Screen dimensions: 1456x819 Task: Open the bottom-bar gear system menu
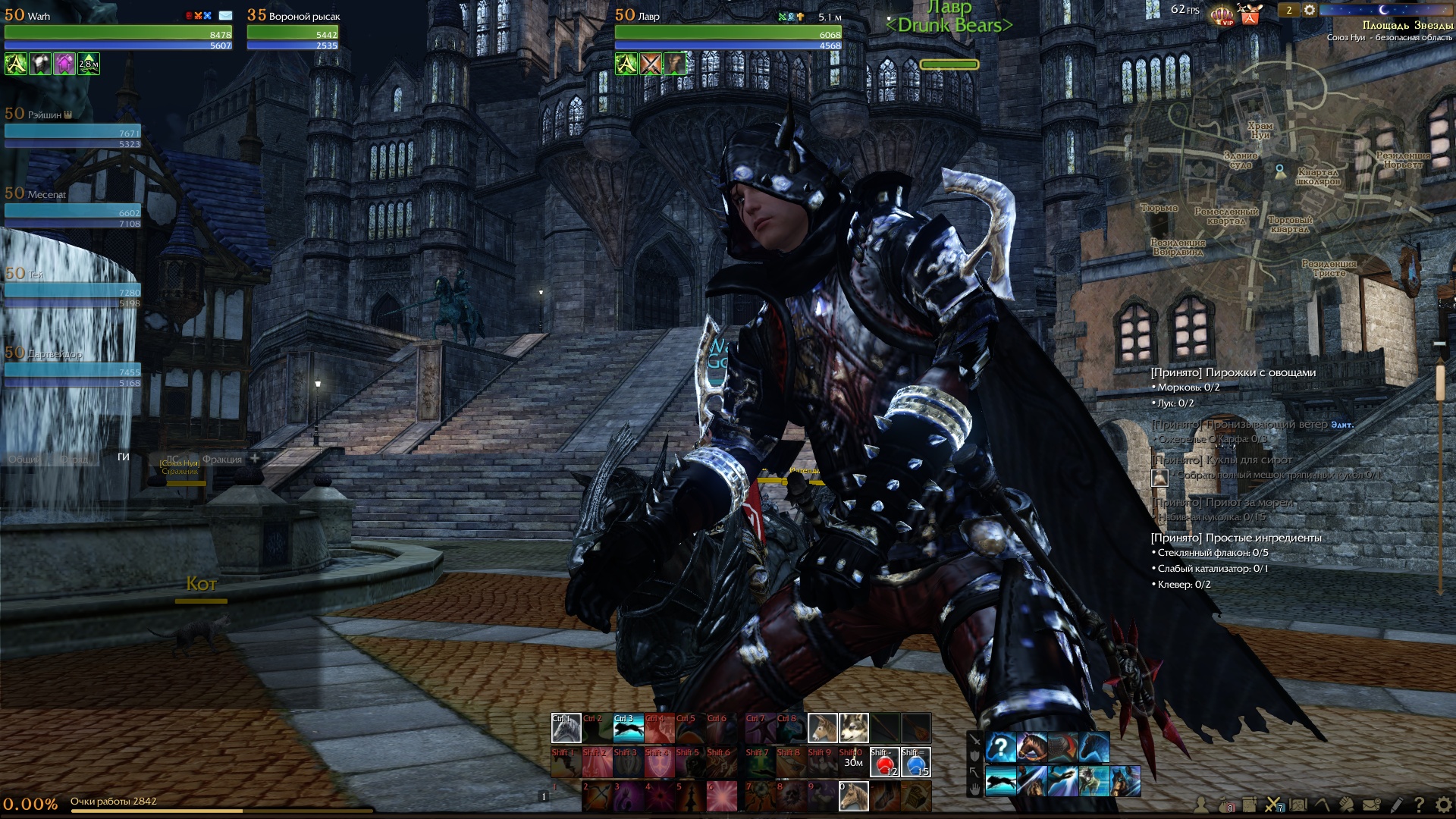(x=1443, y=805)
